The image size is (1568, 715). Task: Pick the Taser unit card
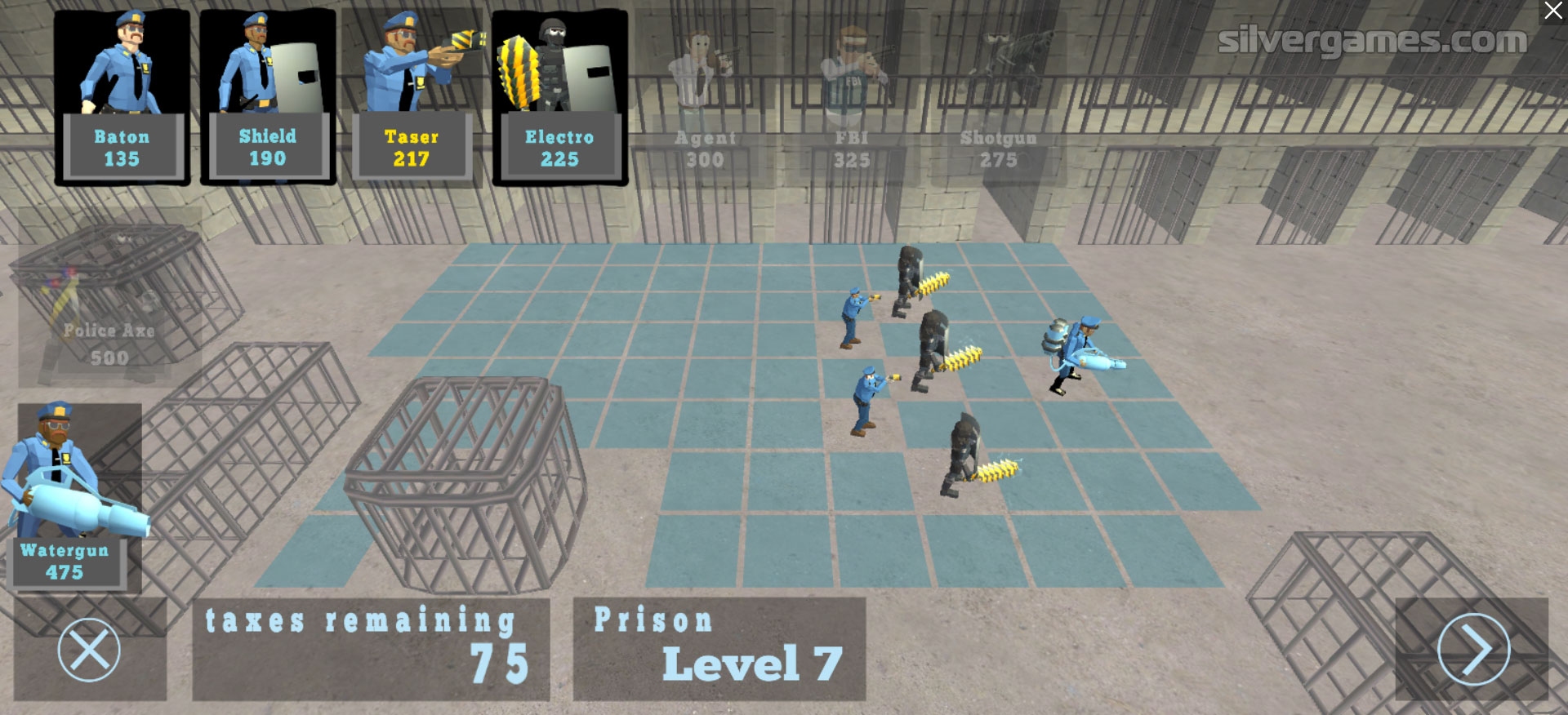412,97
